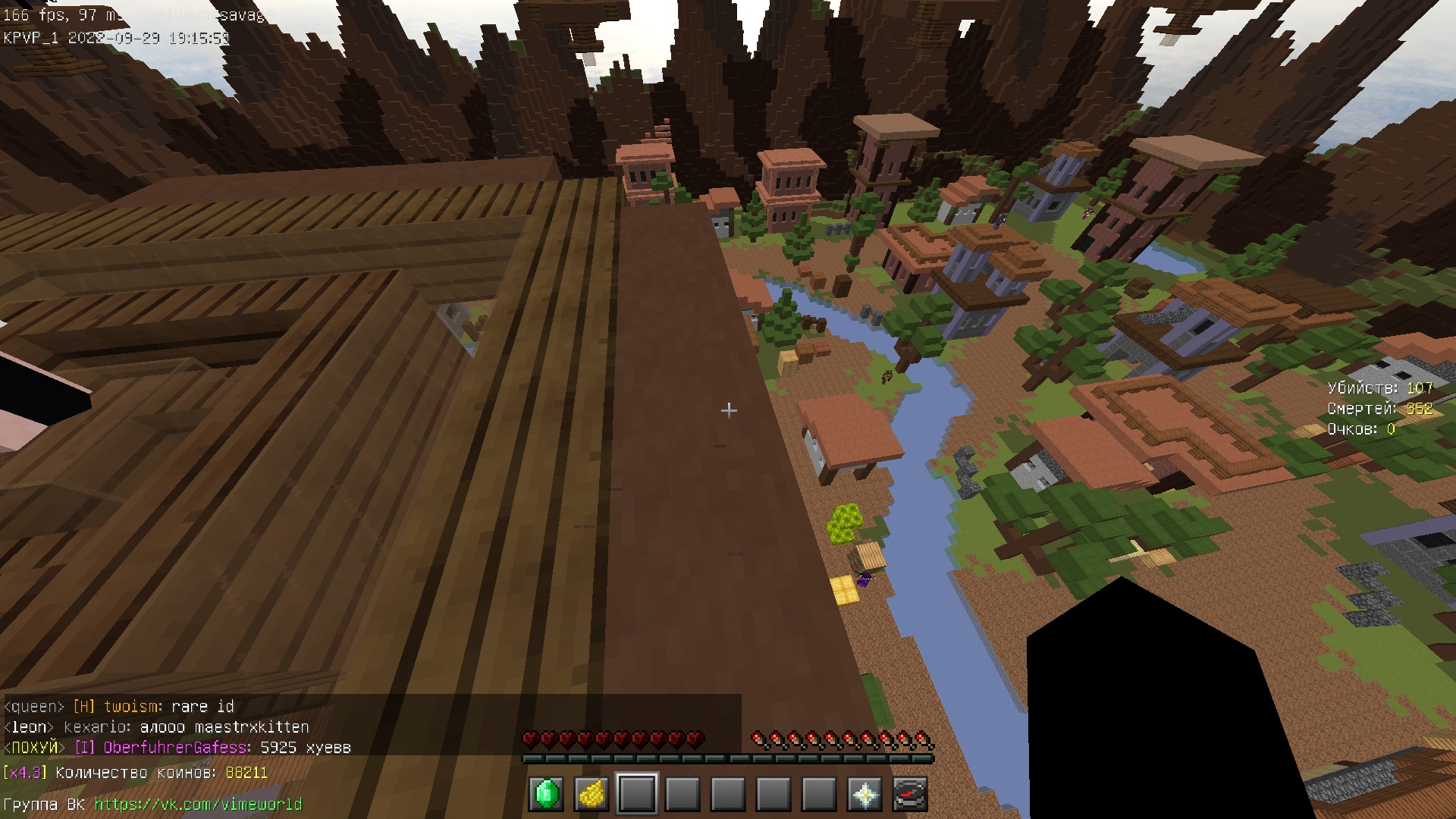Image resolution: width=1456 pixels, height=819 pixels.
Task: Click OberfuhrerGafess's name in chat
Action: coord(174,748)
